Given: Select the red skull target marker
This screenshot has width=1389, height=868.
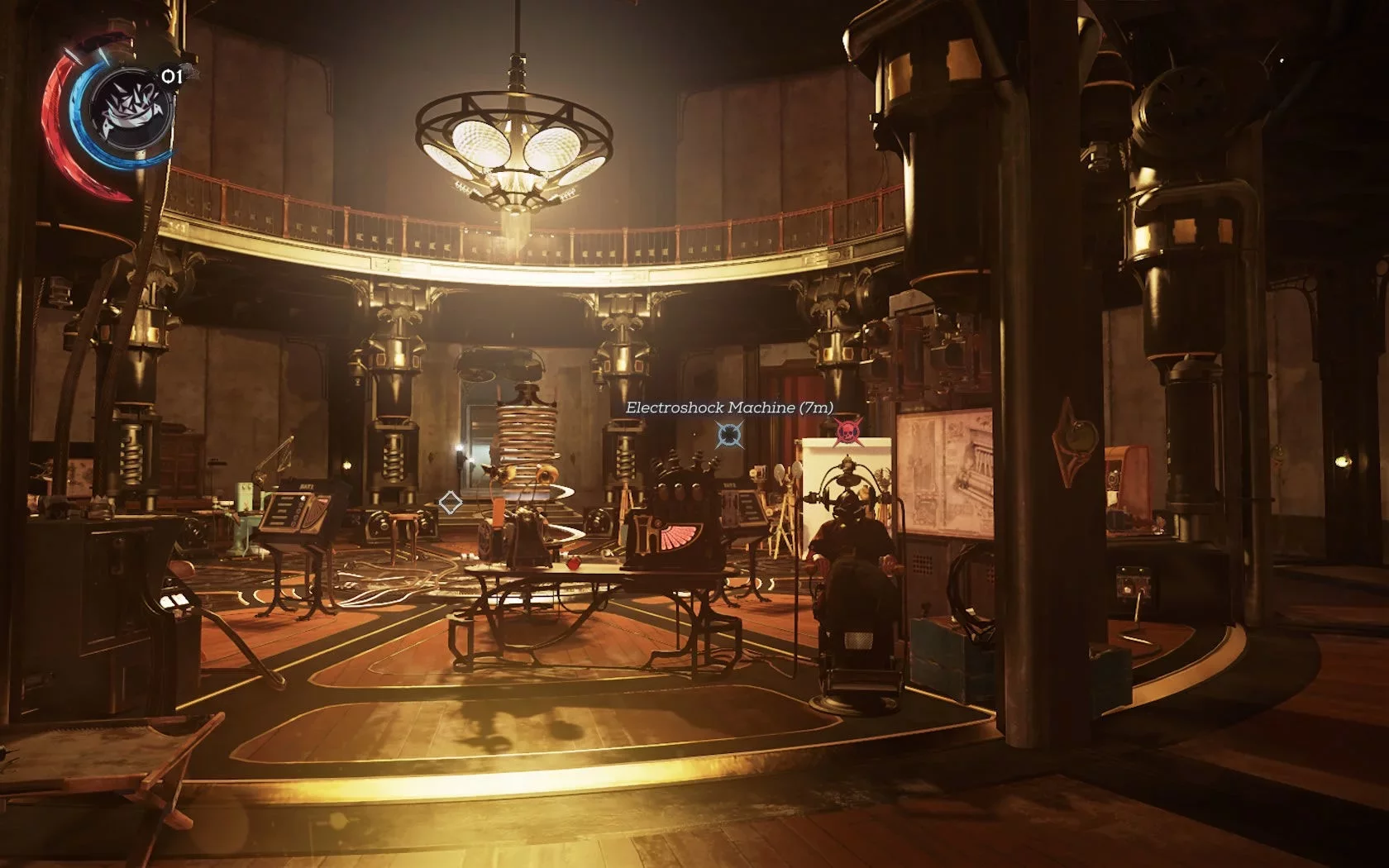Looking at the screenshot, I should pyautogui.click(x=847, y=431).
